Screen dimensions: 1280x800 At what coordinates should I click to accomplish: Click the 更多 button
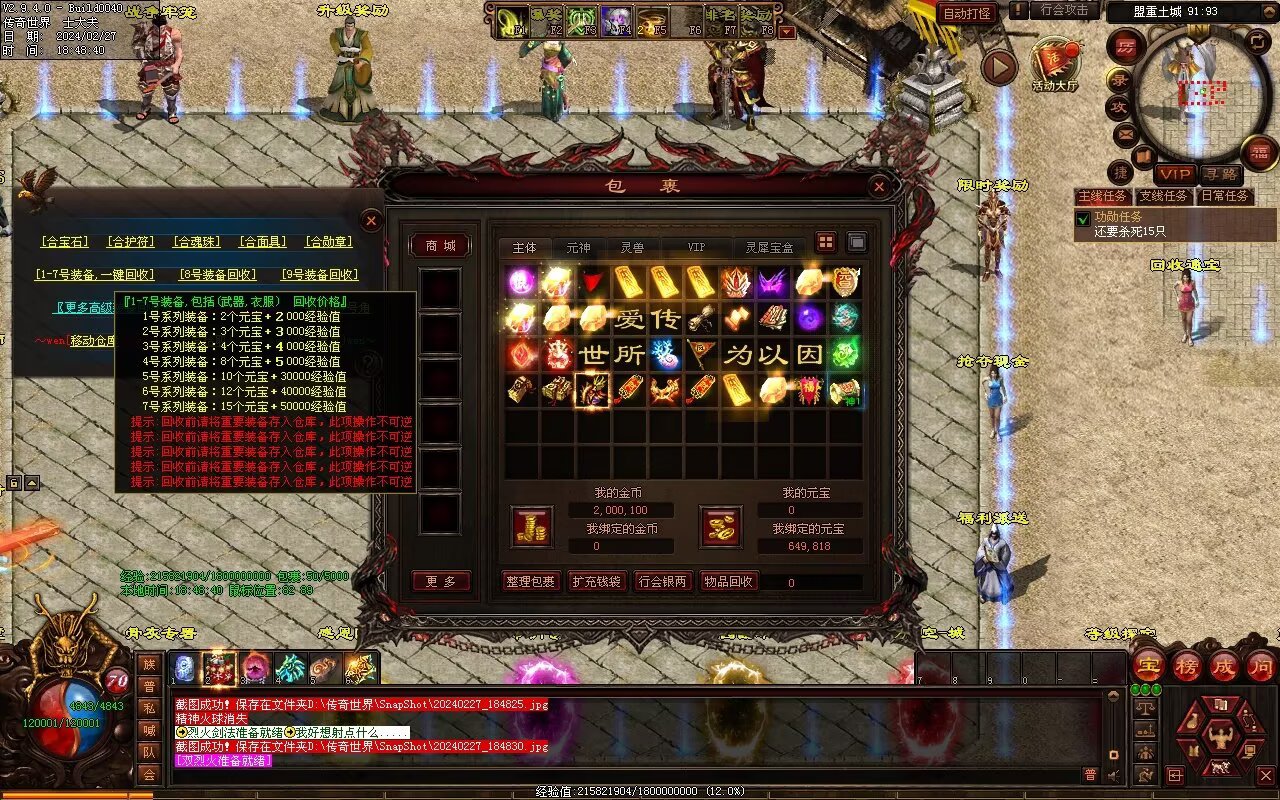click(440, 581)
